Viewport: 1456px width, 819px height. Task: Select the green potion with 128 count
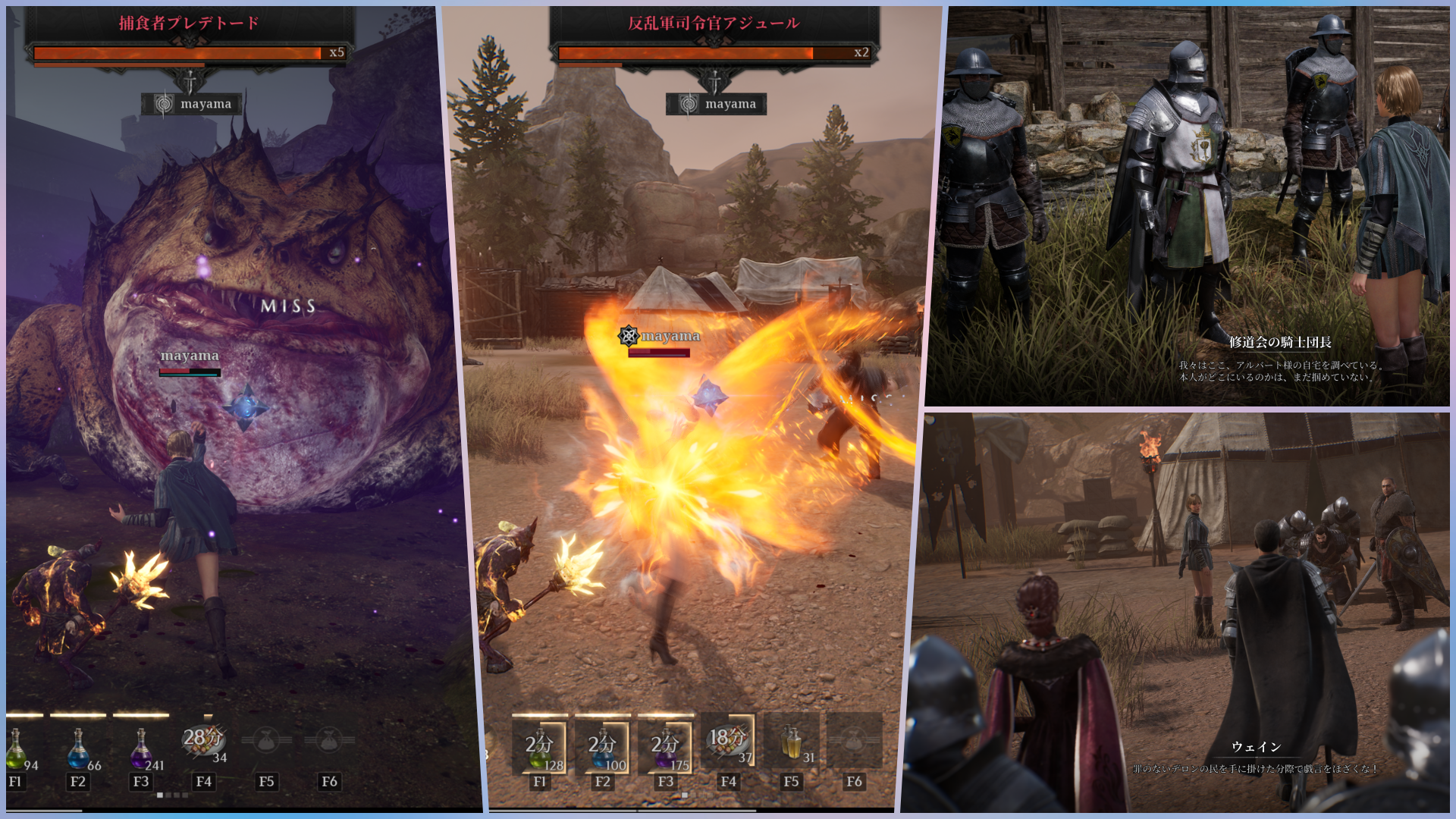coord(540,745)
